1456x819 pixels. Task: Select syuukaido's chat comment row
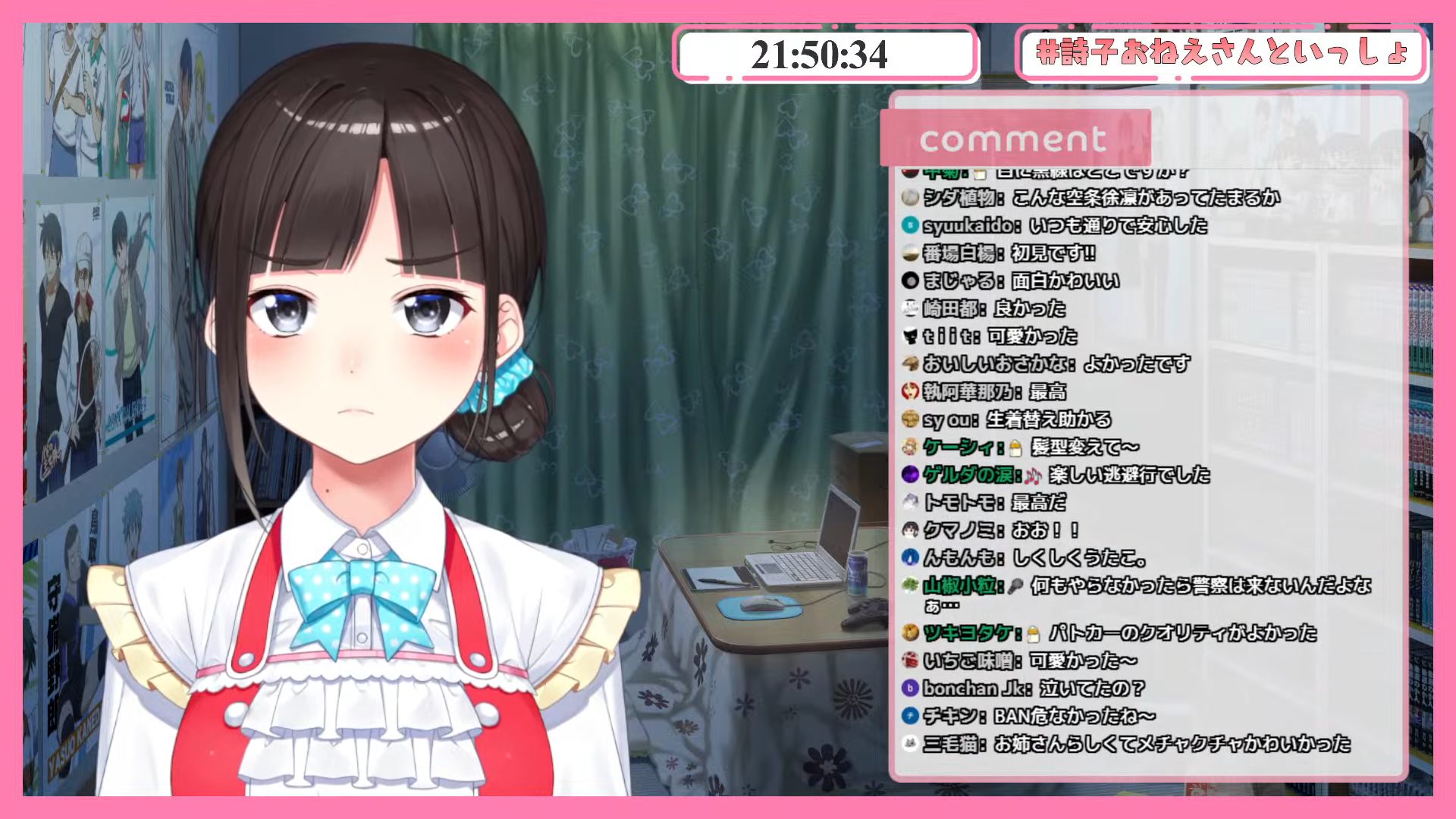[x=1054, y=226]
